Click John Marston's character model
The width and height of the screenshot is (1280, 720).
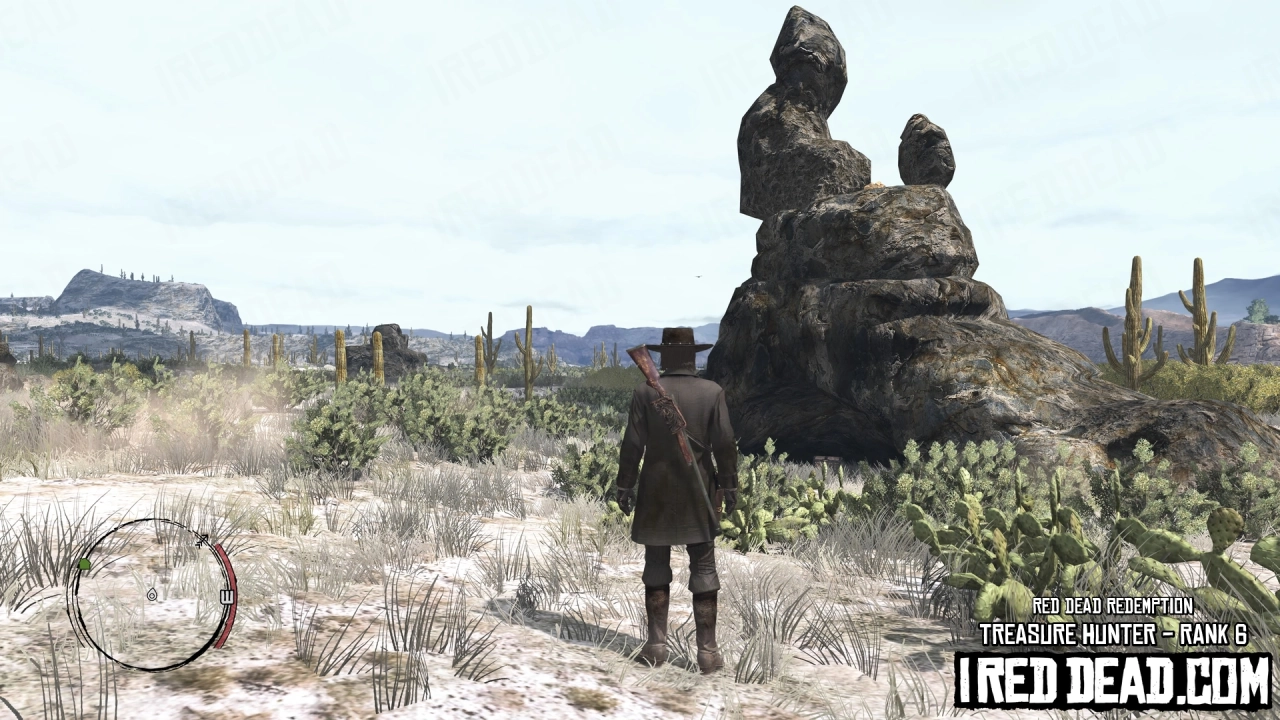tap(680, 480)
